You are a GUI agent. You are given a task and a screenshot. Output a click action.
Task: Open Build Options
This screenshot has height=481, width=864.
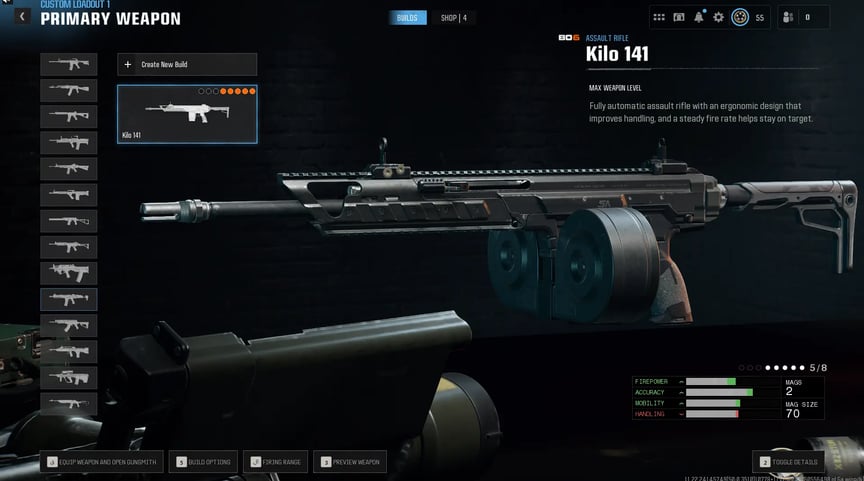205,462
